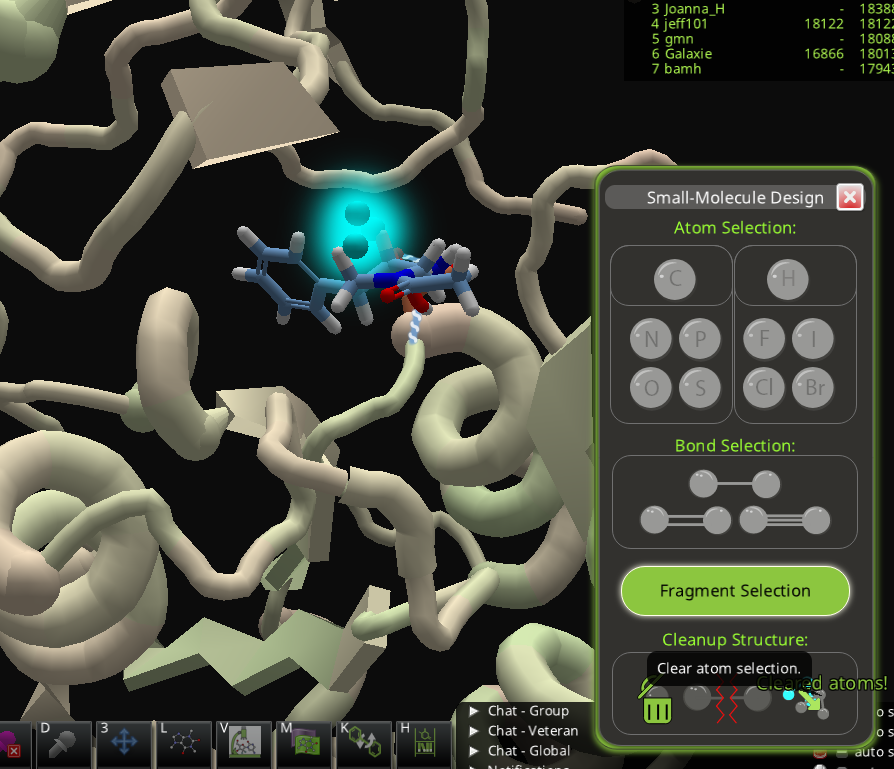
Task: Choose the oxygen (O) atom
Action: pos(651,387)
